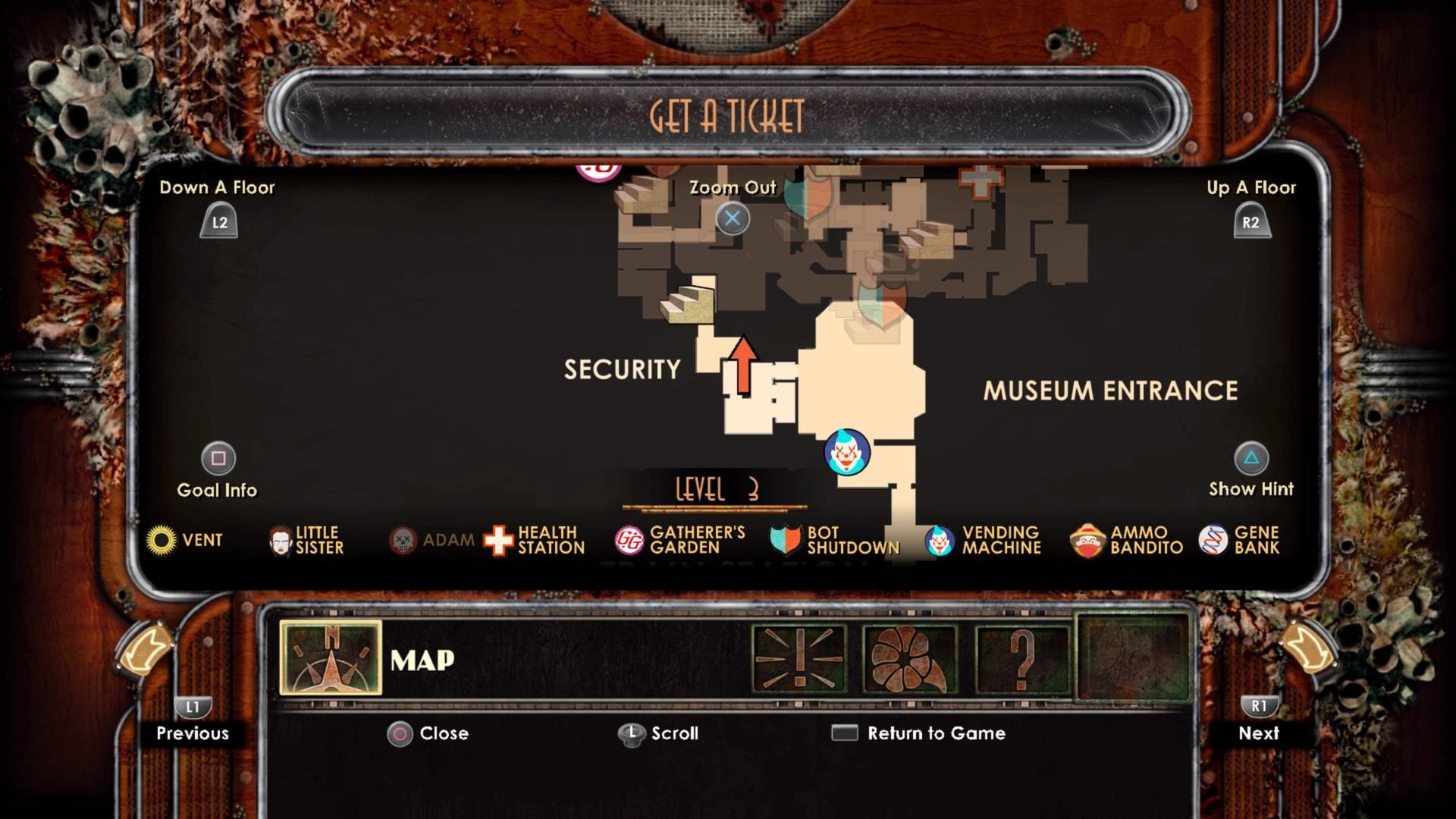Click the Little Sister legend icon
Screen dimensions: 1456x819
point(280,540)
